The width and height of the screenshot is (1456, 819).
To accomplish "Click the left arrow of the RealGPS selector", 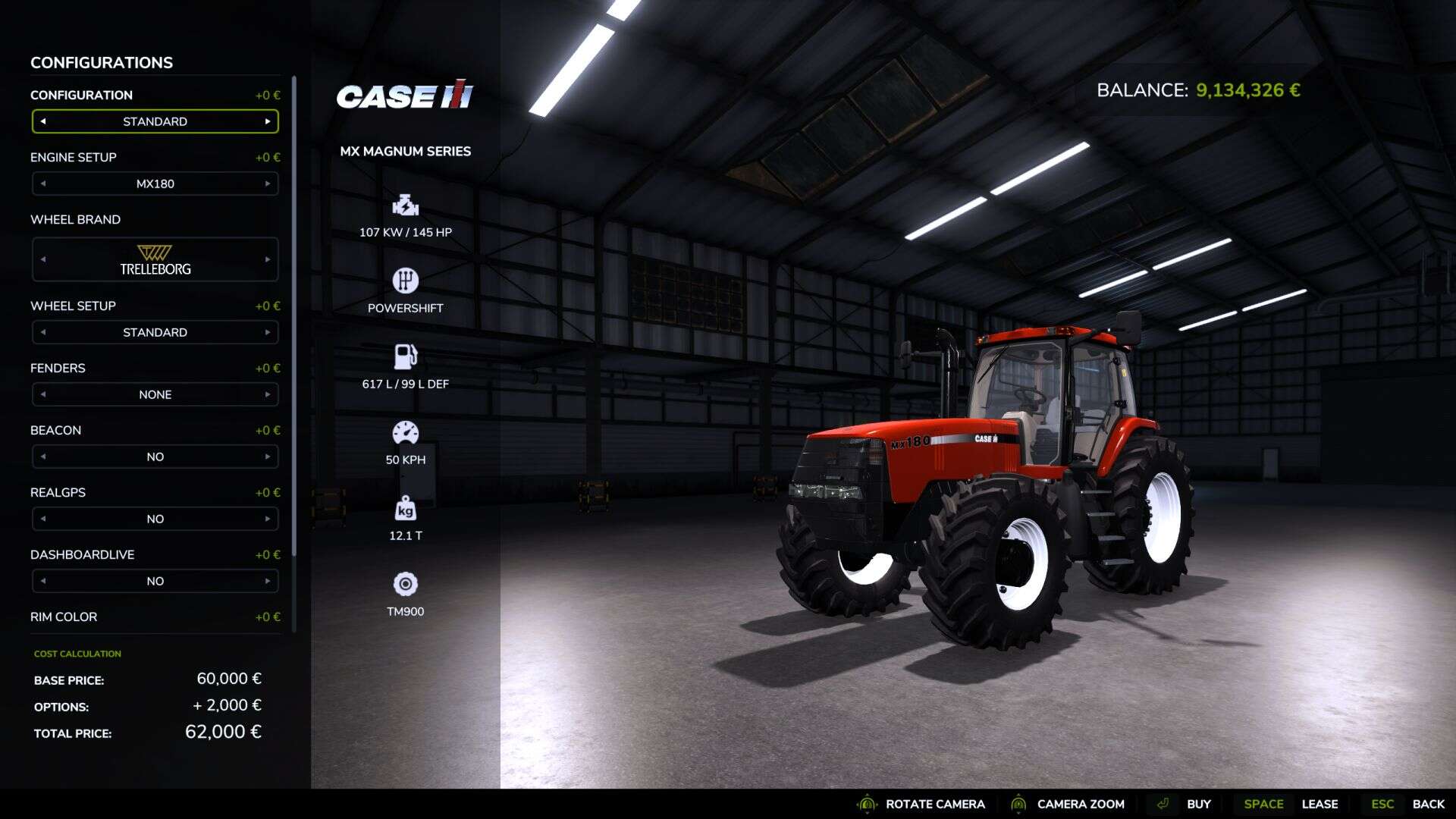I will (43, 519).
